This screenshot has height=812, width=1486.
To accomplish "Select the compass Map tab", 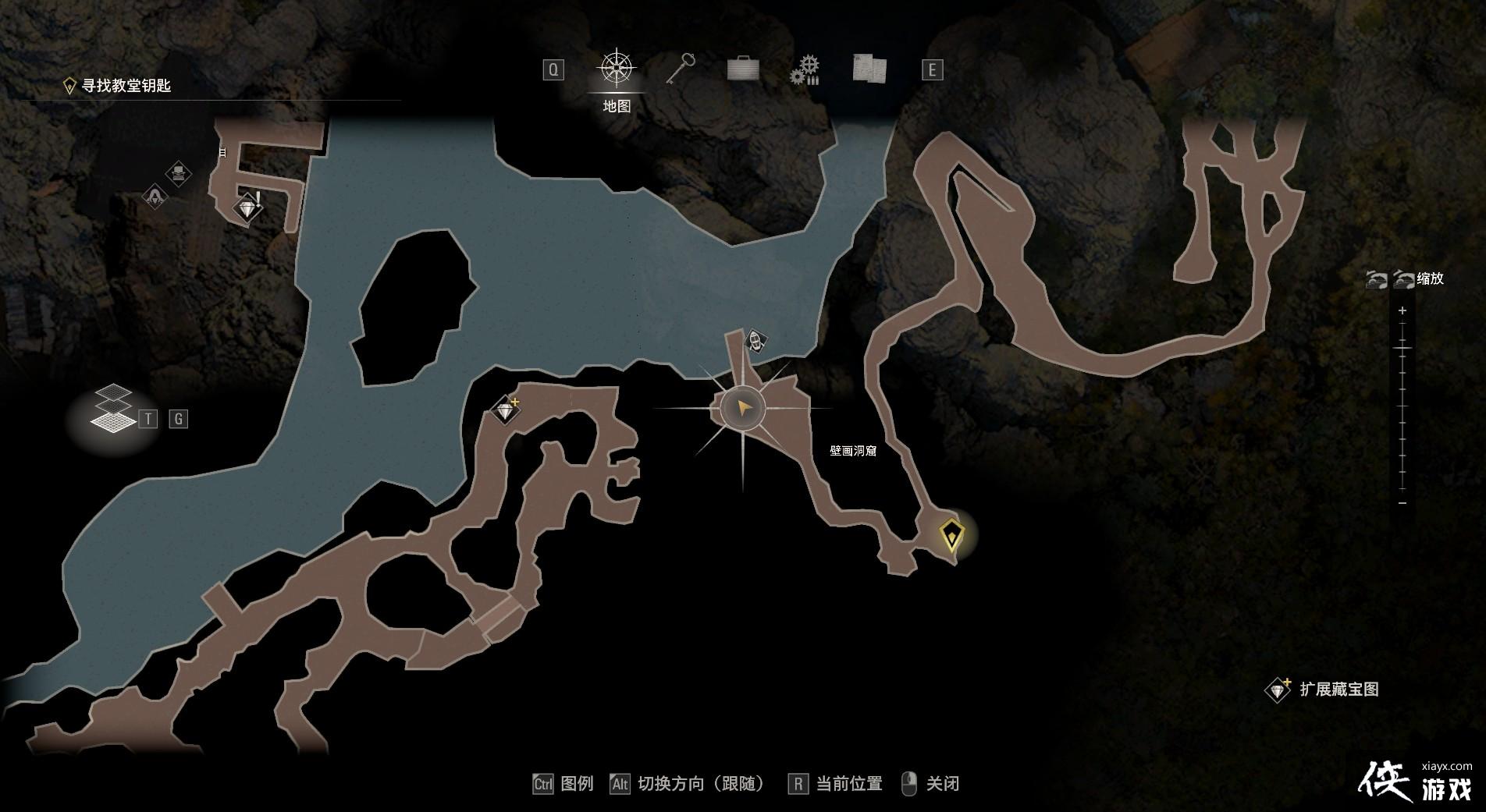I will (x=617, y=69).
